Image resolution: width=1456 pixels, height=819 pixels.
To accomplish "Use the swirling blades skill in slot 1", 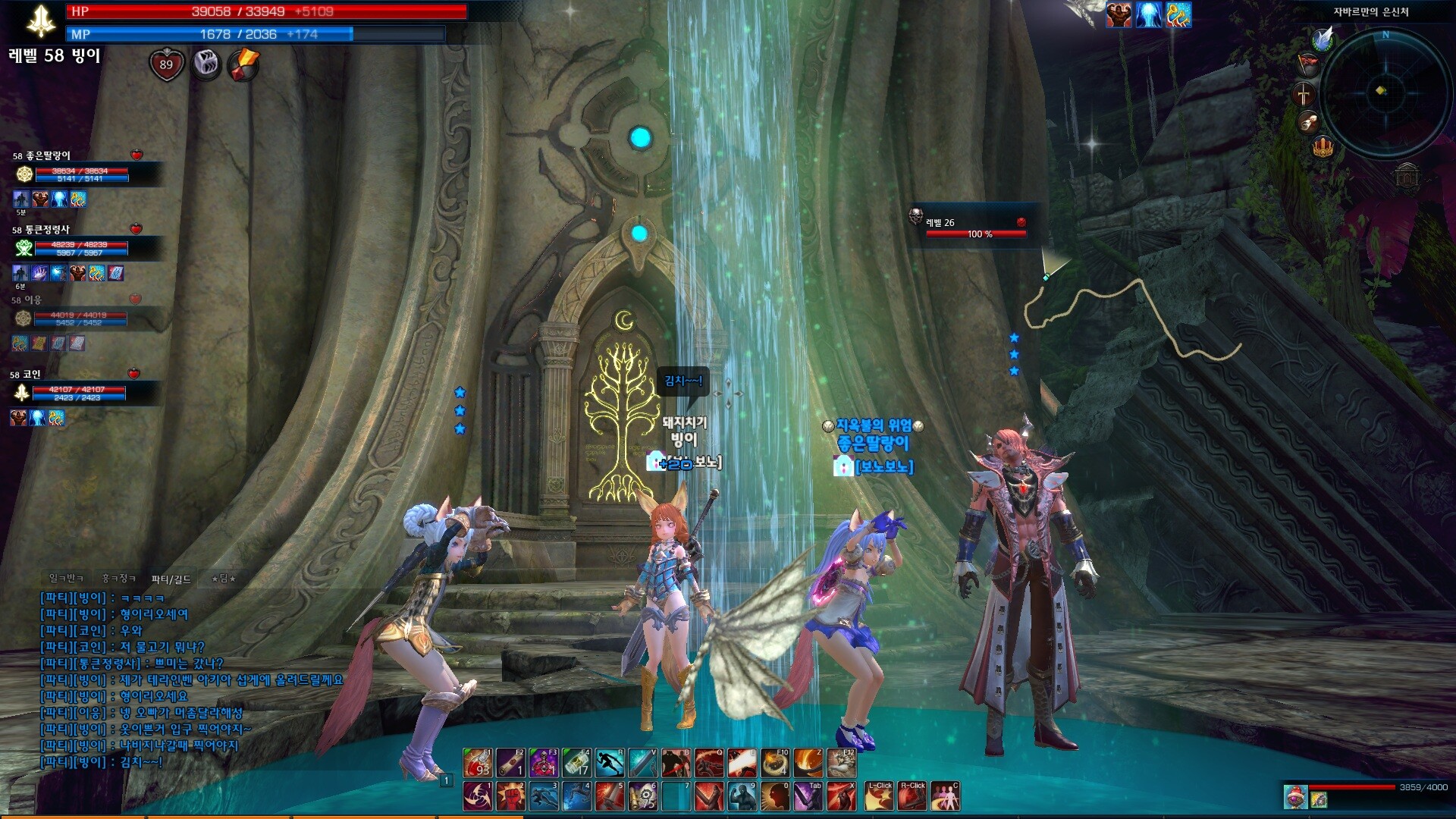I will [x=478, y=796].
